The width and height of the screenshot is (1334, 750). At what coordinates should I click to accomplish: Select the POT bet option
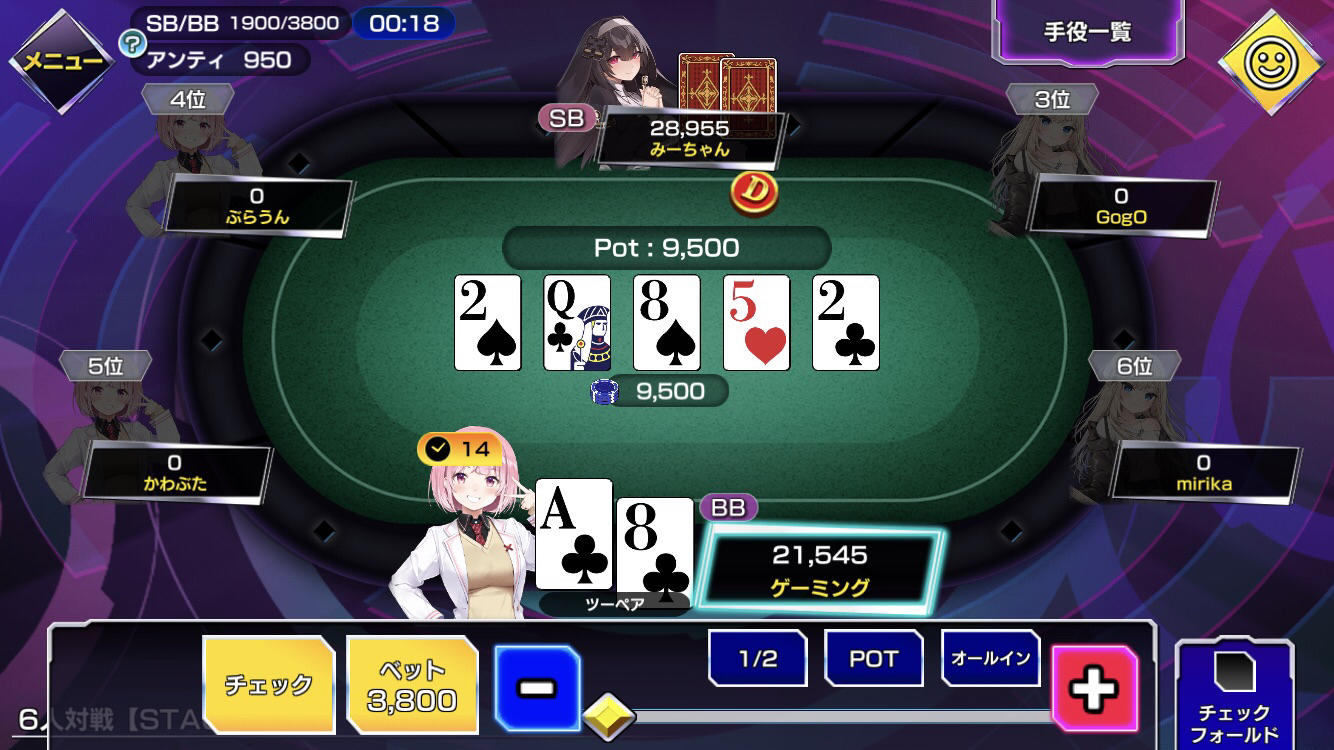click(872, 658)
